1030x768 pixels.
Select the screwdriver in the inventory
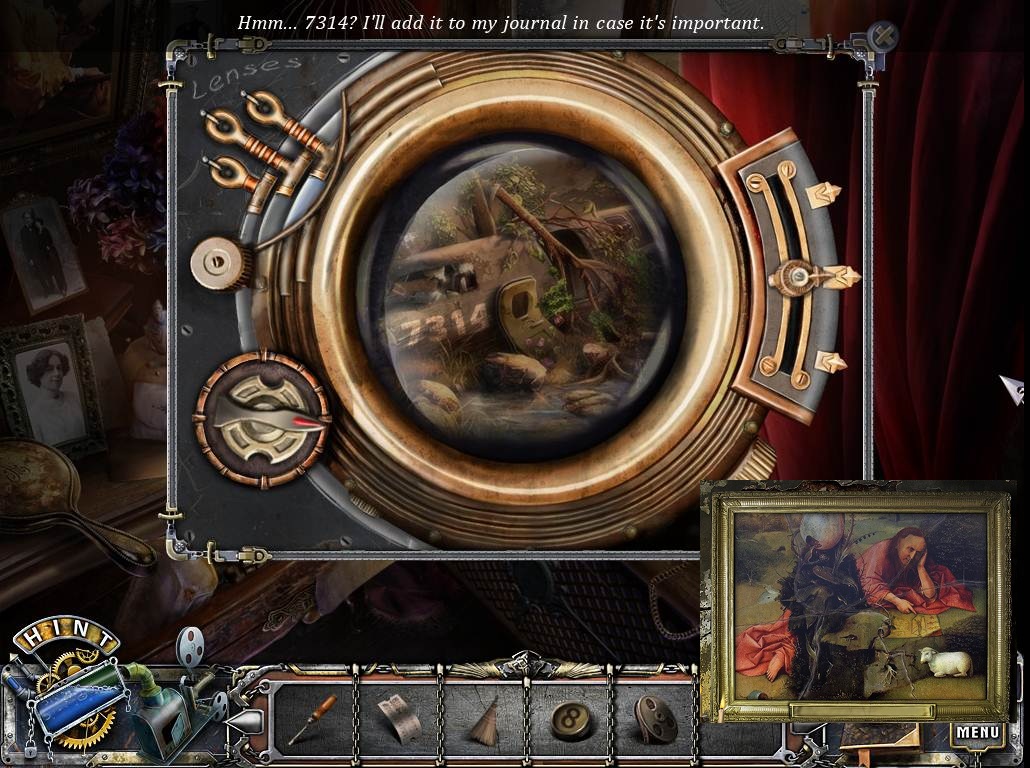[x=314, y=720]
